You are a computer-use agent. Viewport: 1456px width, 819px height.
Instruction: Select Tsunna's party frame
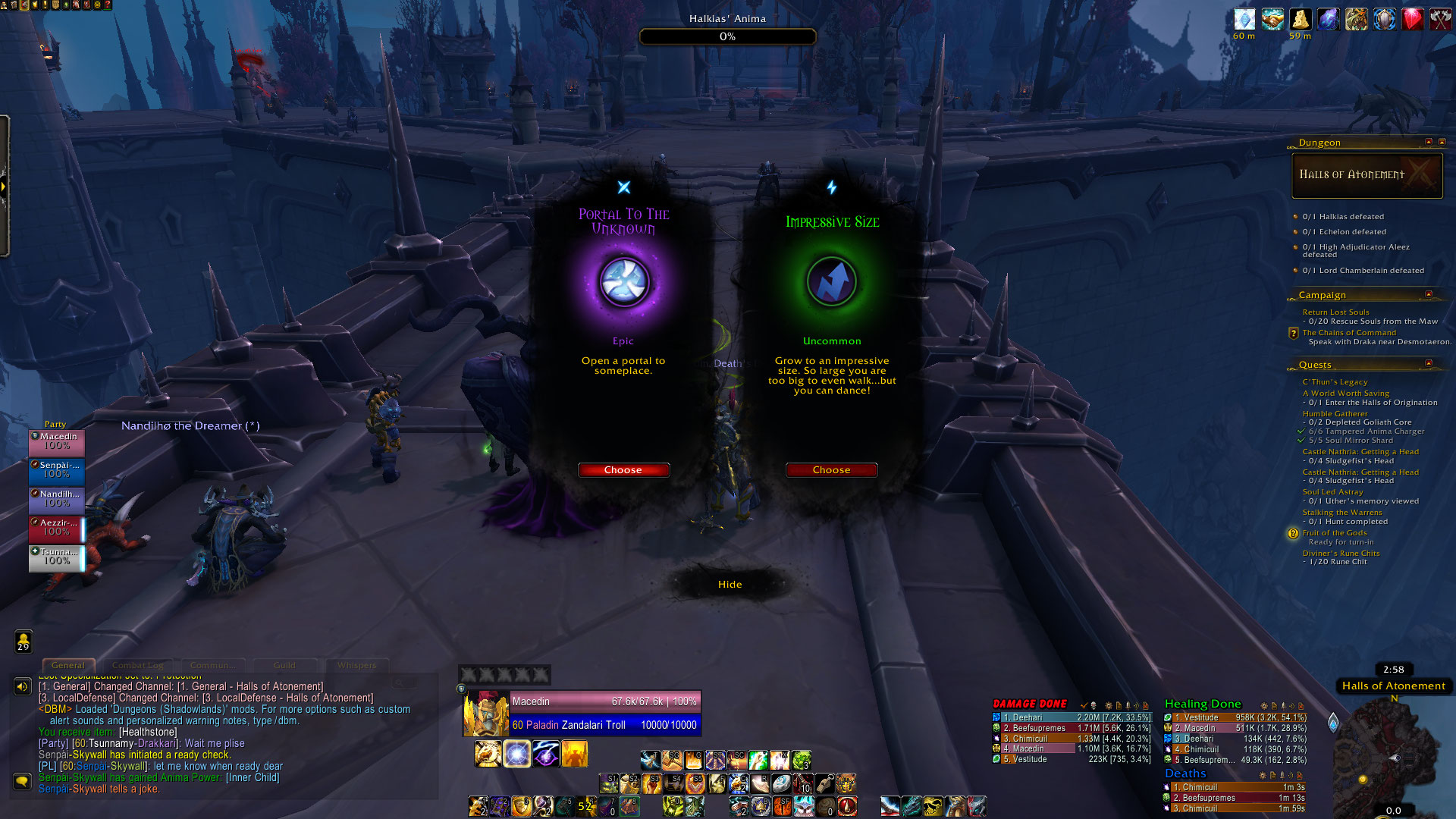tap(57, 557)
